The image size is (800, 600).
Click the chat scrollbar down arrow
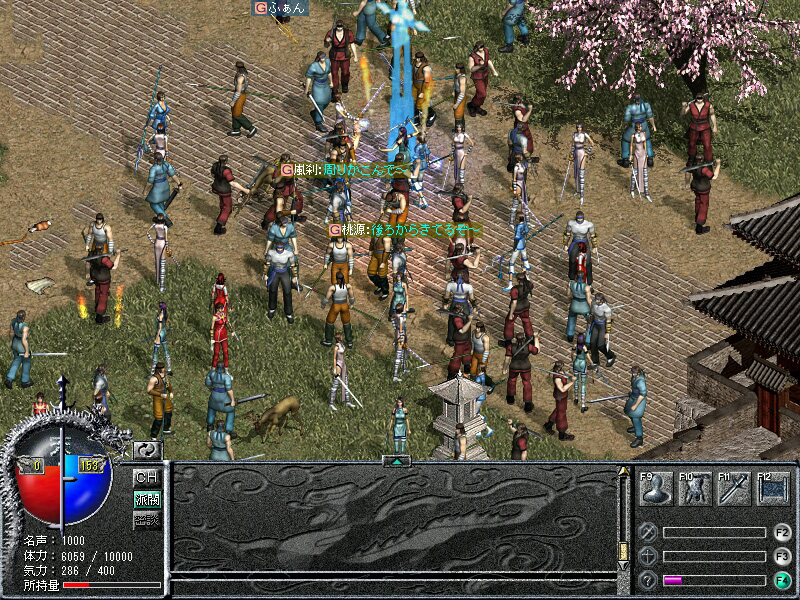coord(625,567)
